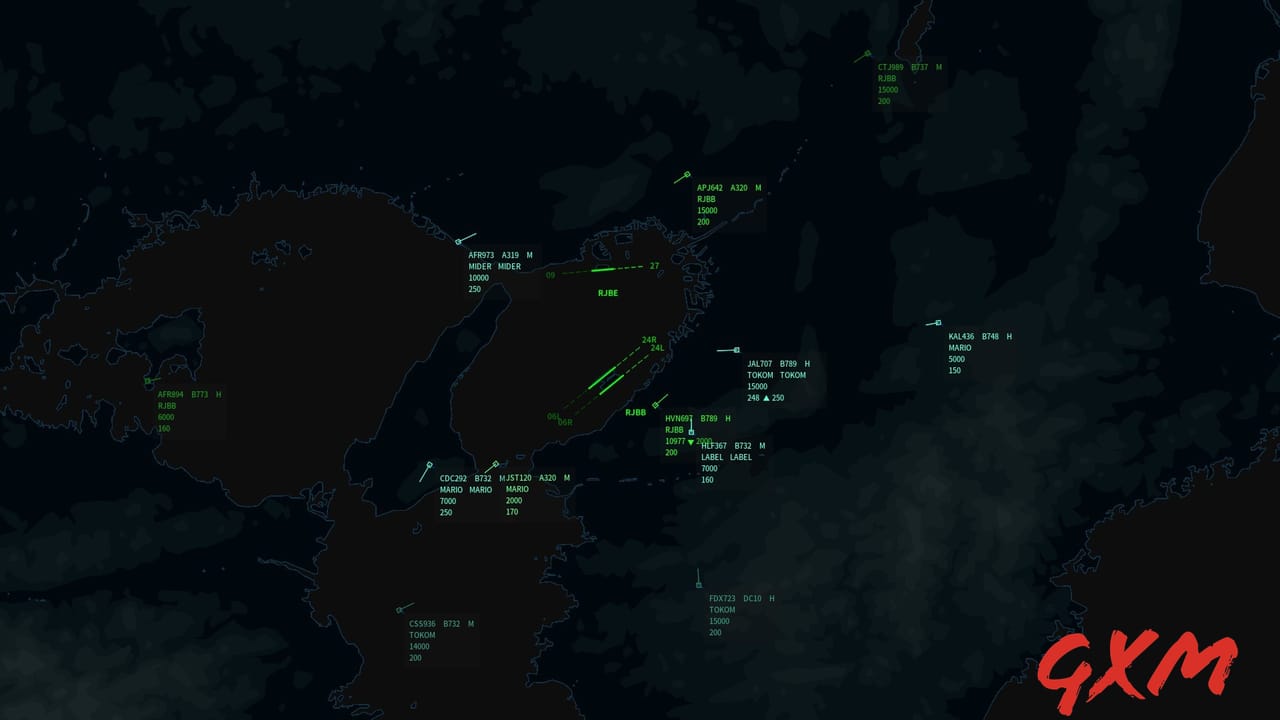1280x720 pixels.
Task: Click the CS5936 aircraft target at bottom left
Action: 400,610
